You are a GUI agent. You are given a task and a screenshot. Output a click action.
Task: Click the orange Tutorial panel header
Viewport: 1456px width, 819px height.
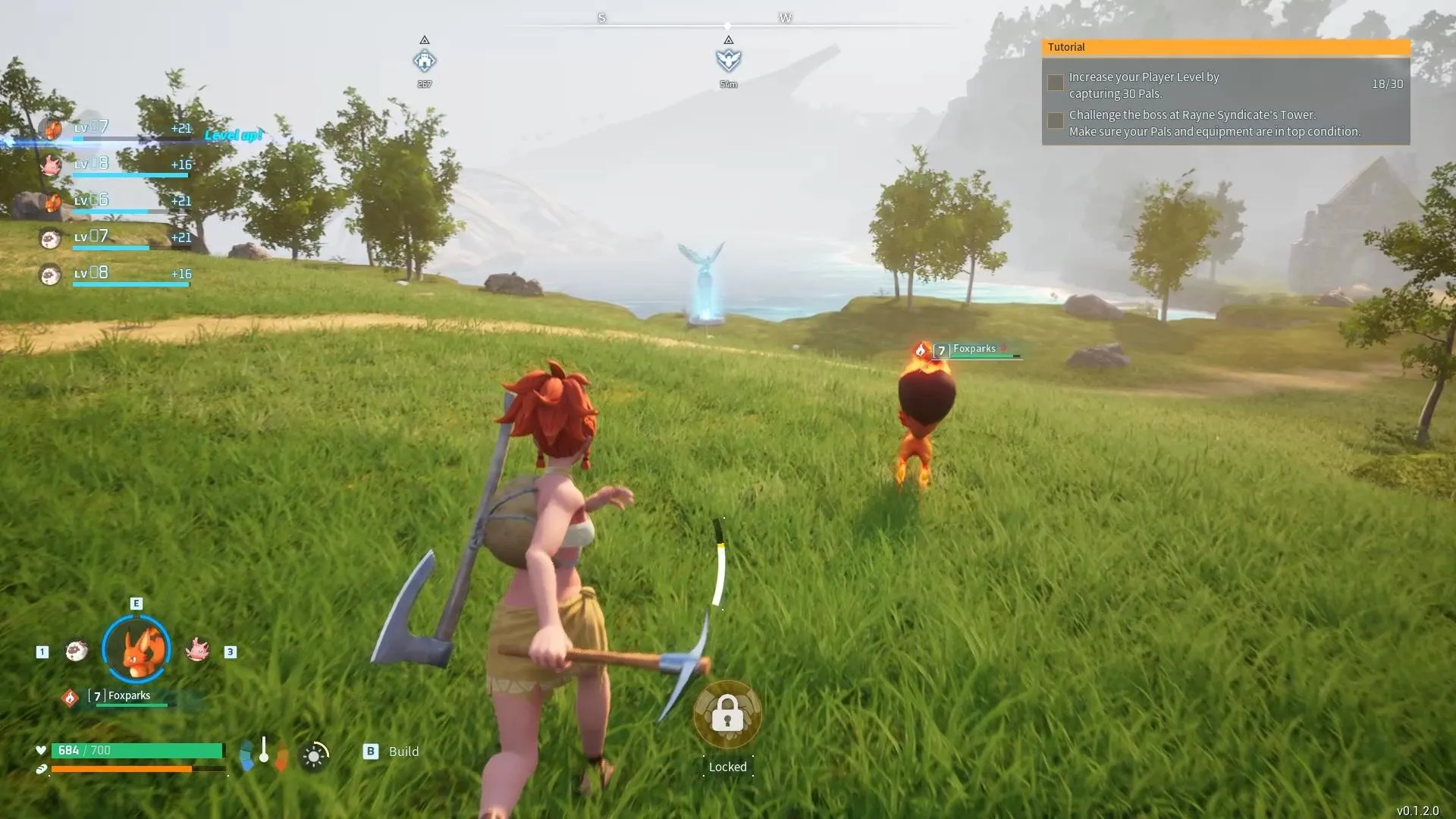click(1225, 47)
